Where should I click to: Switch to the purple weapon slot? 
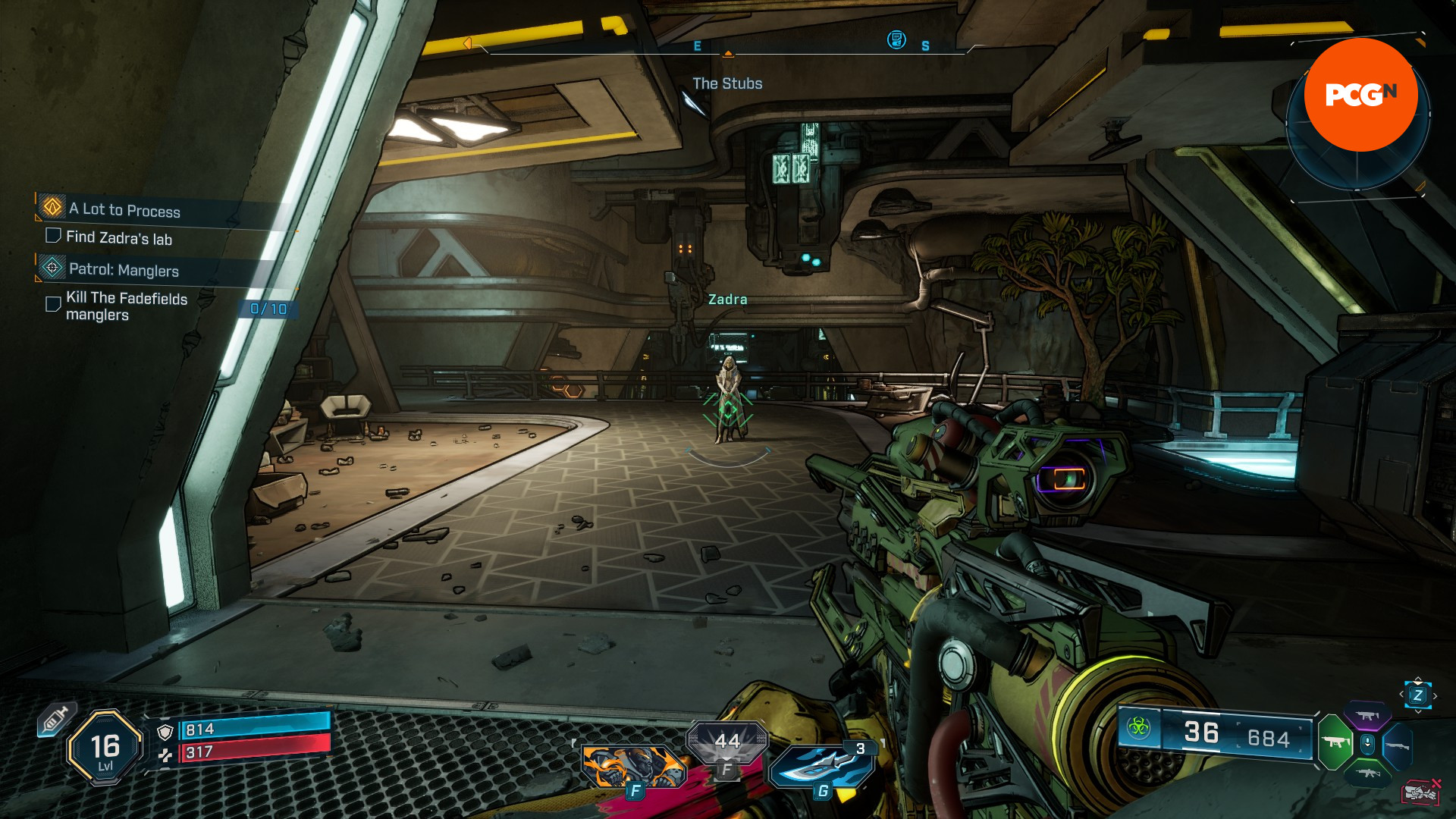(1367, 715)
